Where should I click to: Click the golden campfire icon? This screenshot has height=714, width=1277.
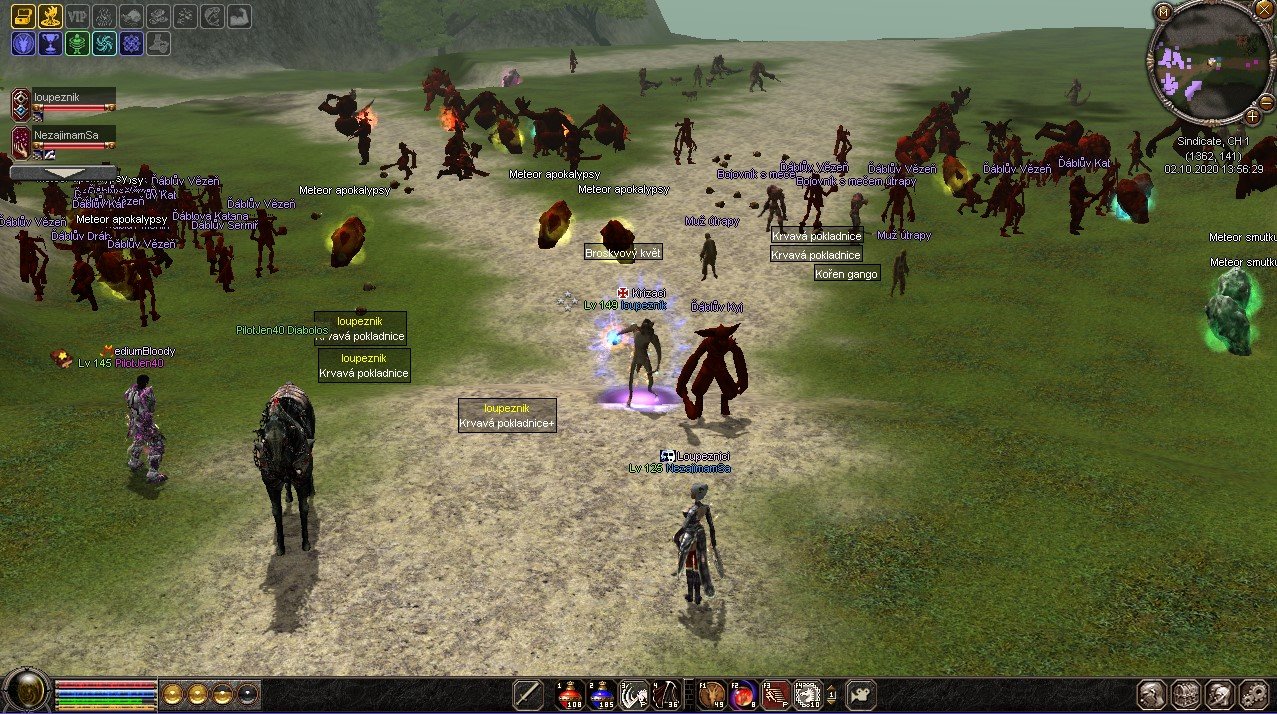[49, 16]
